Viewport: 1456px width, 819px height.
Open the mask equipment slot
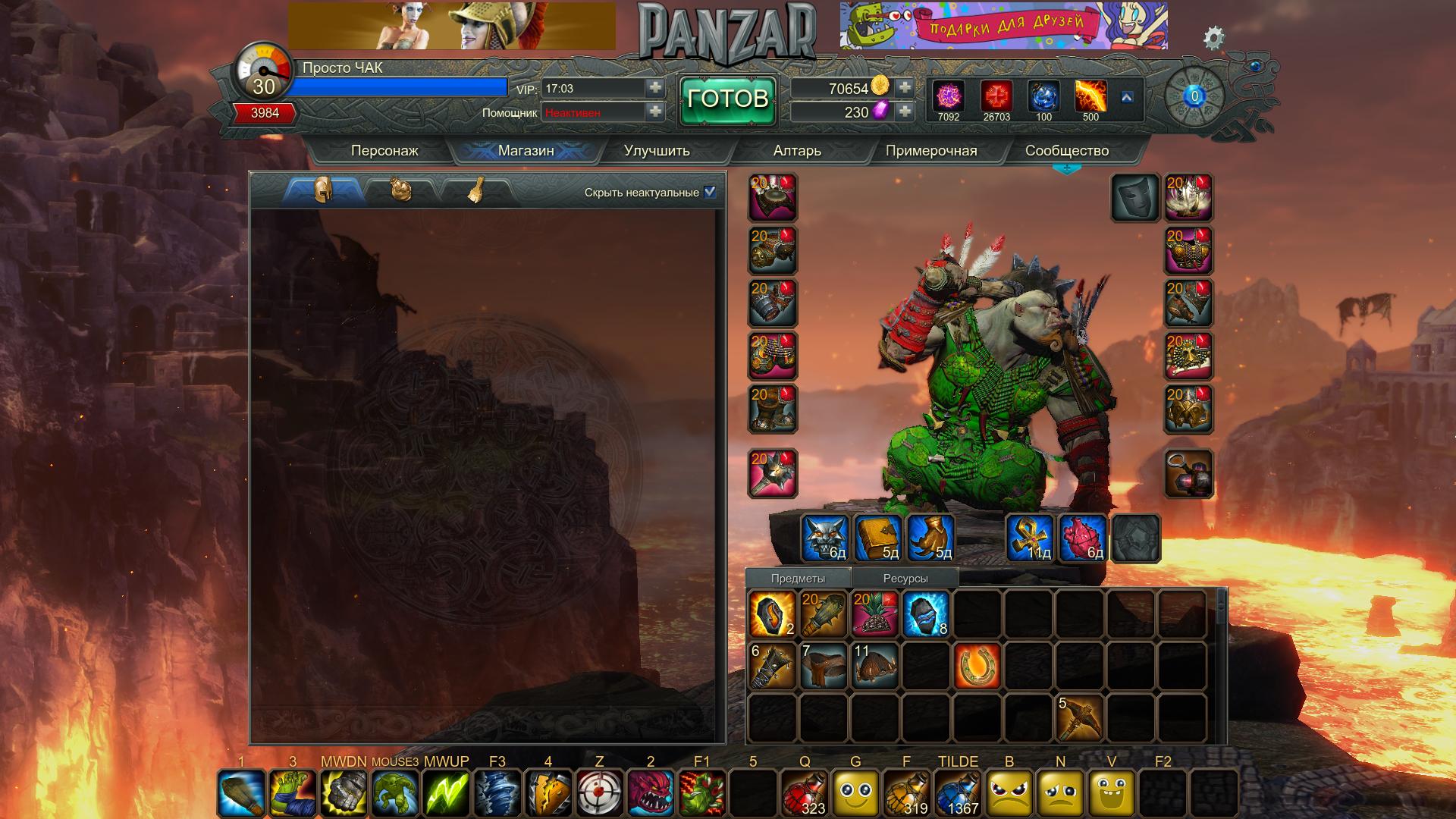[x=1135, y=197]
